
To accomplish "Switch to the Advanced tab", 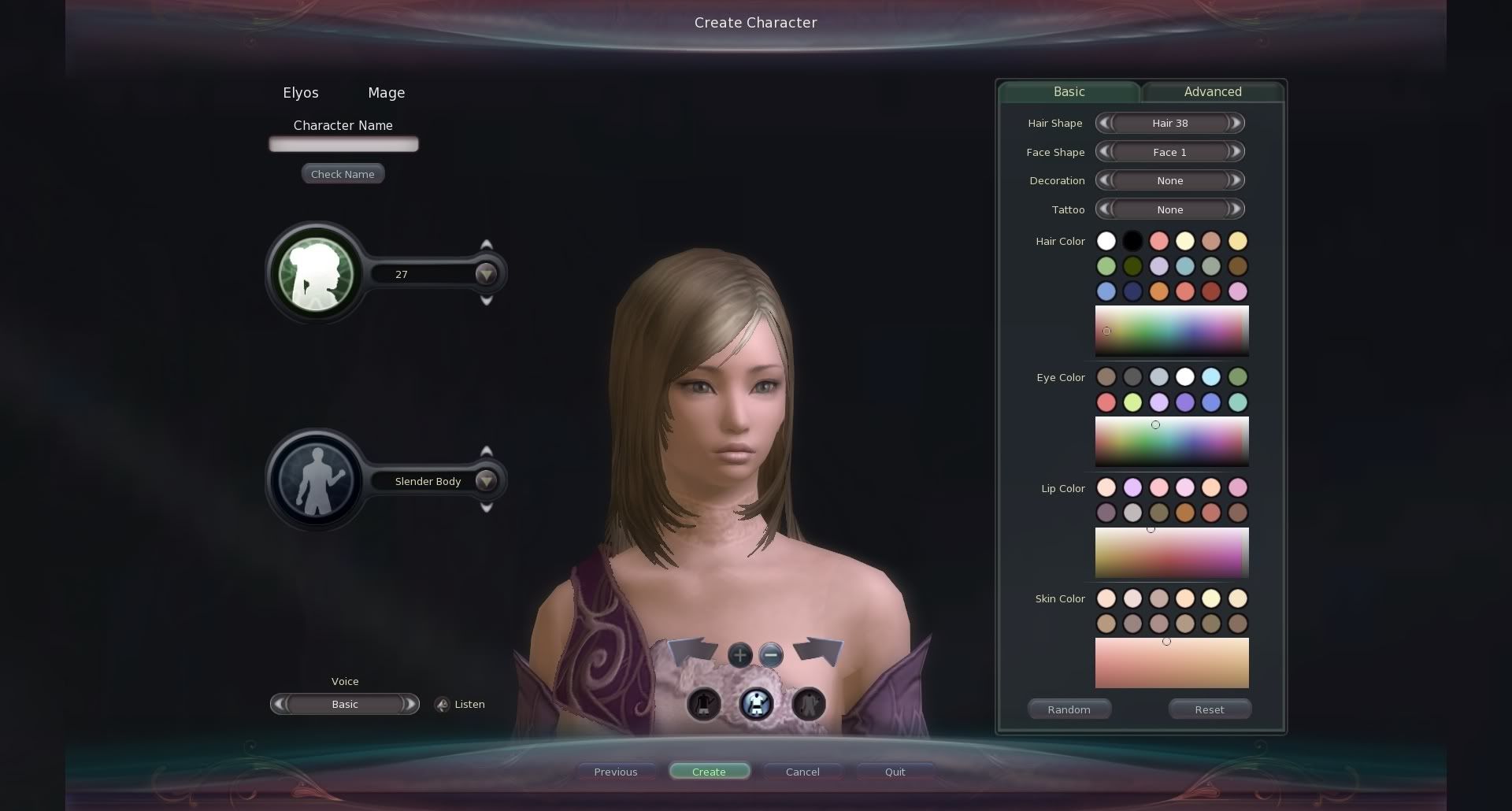I will [x=1212, y=92].
